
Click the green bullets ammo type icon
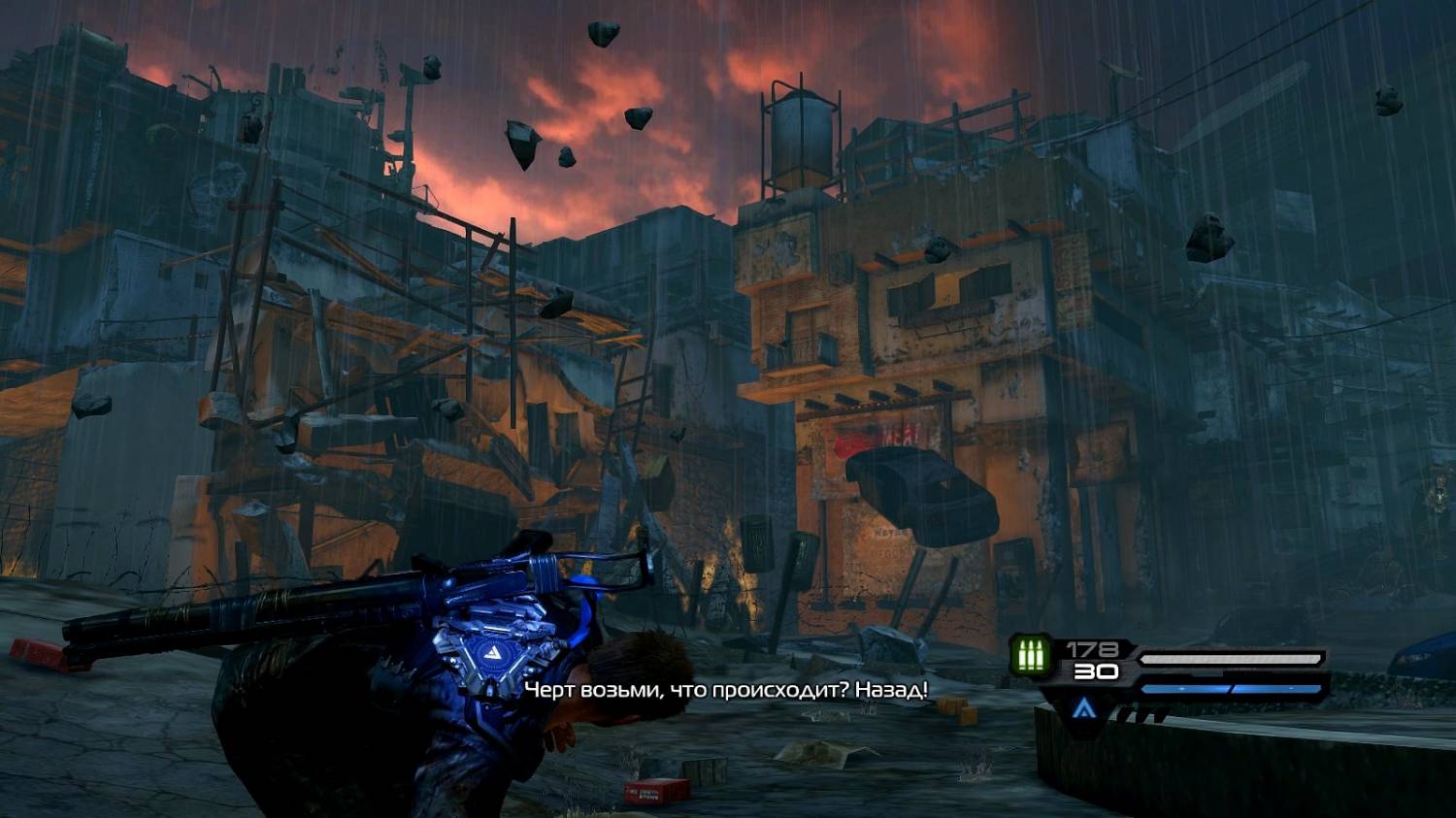coord(1030,655)
